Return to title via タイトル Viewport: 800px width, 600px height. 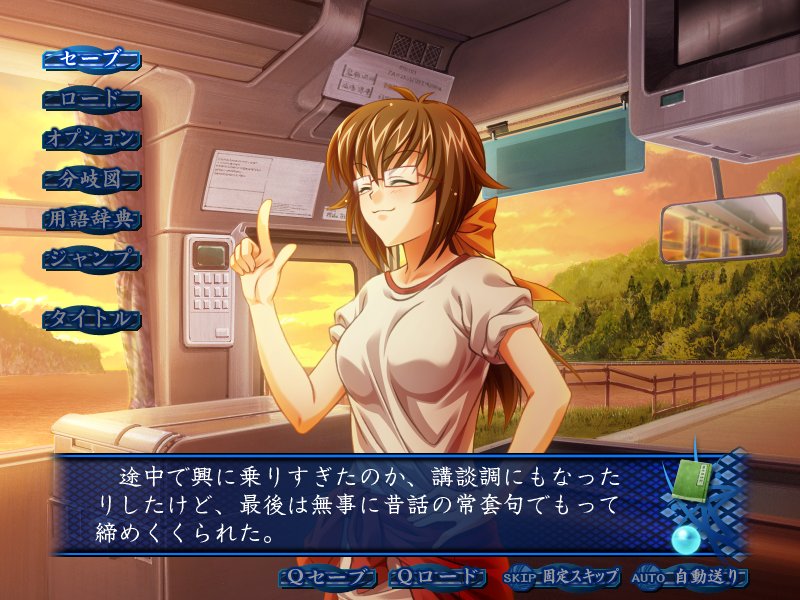click(x=92, y=319)
